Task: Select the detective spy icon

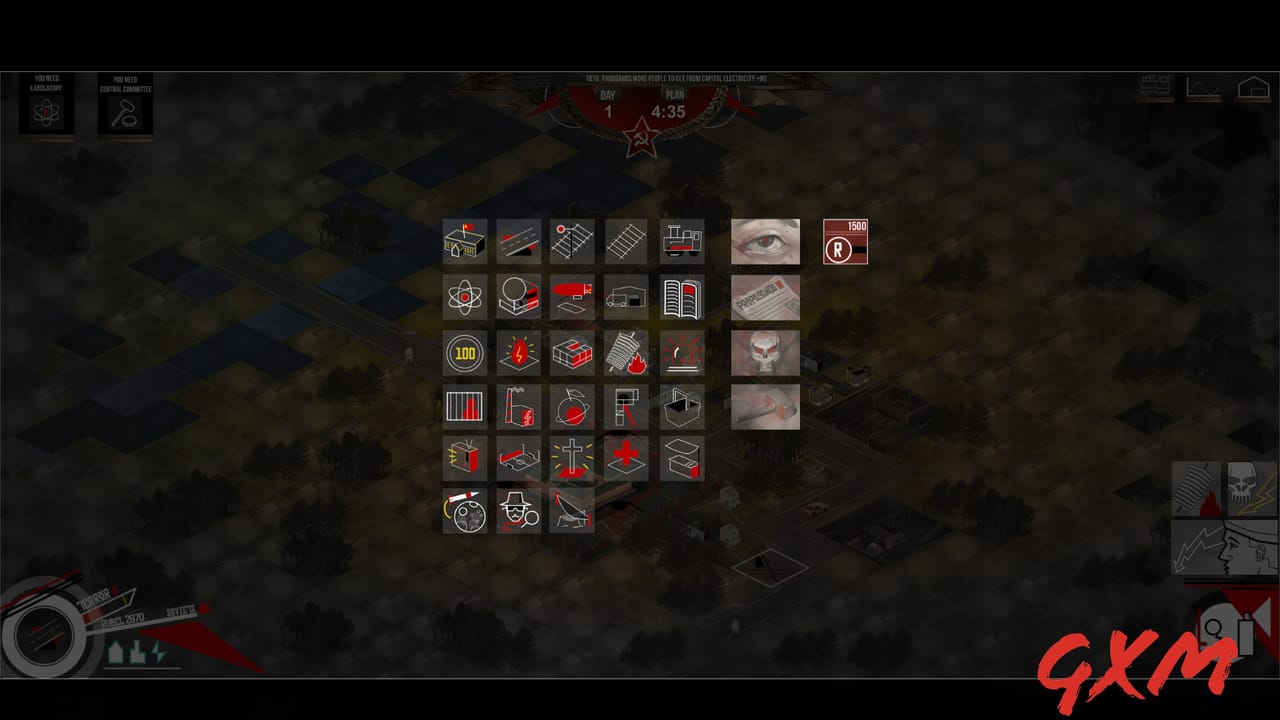Action: (x=518, y=512)
